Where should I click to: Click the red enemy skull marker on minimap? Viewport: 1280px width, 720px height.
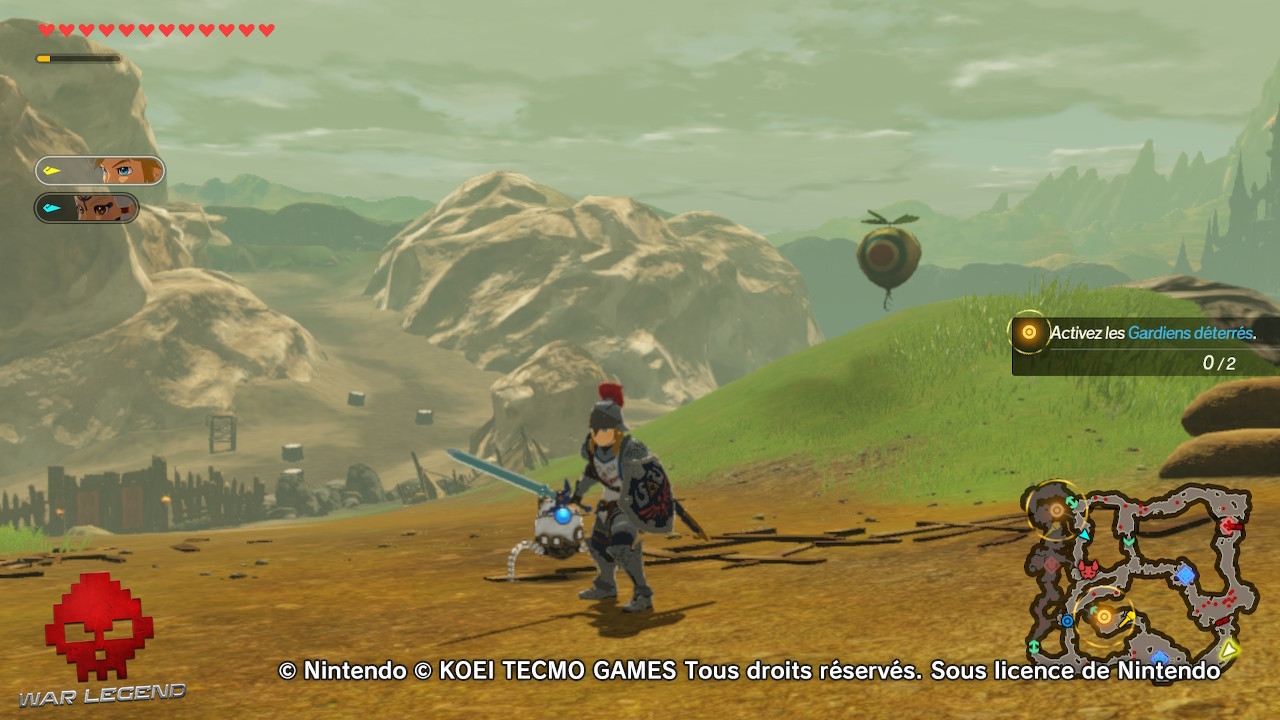pyautogui.click(x=1089, y=571)
